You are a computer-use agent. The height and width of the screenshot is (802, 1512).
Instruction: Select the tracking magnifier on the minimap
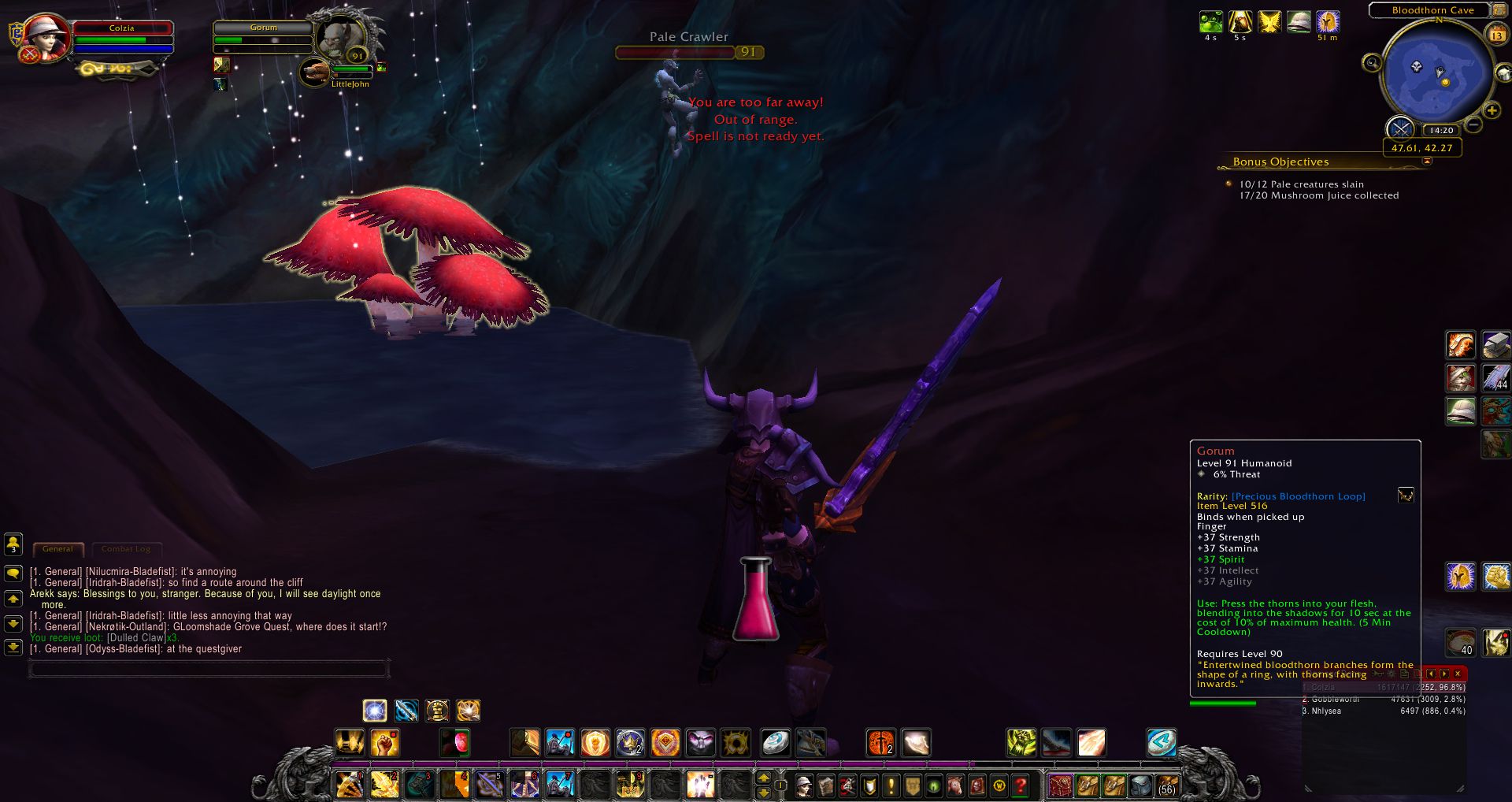(x=1373, y=64)
